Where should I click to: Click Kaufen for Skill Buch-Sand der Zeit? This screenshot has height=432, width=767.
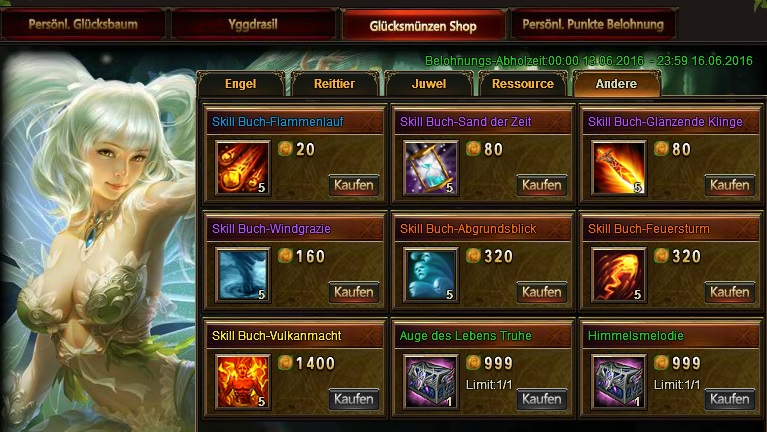point(542,185)
